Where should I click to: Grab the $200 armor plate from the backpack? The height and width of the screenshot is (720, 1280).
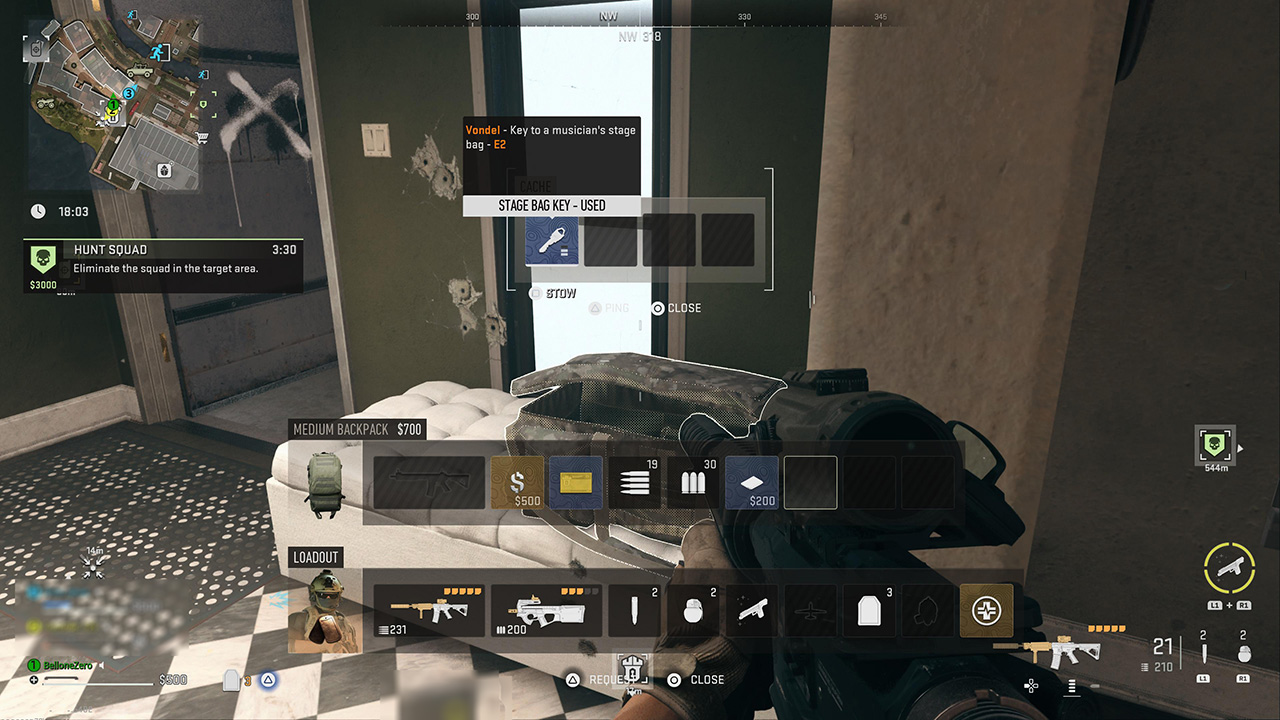coord(752,482)
